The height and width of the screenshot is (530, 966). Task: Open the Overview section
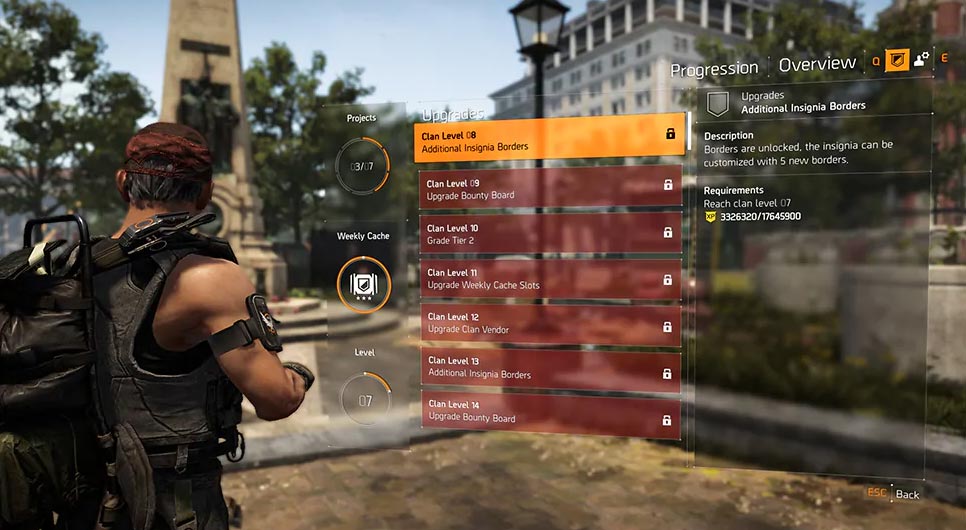(x=817, y=64)
